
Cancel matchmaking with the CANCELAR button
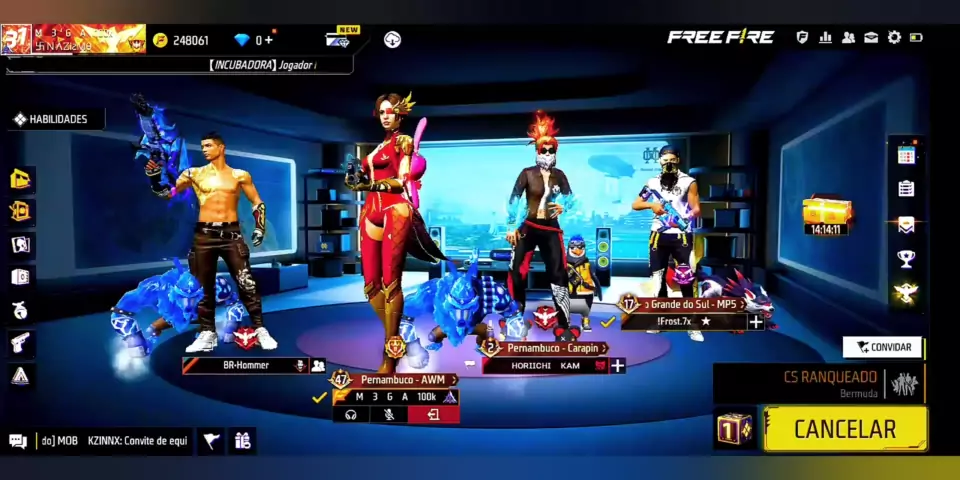click(x=845, y=429)
